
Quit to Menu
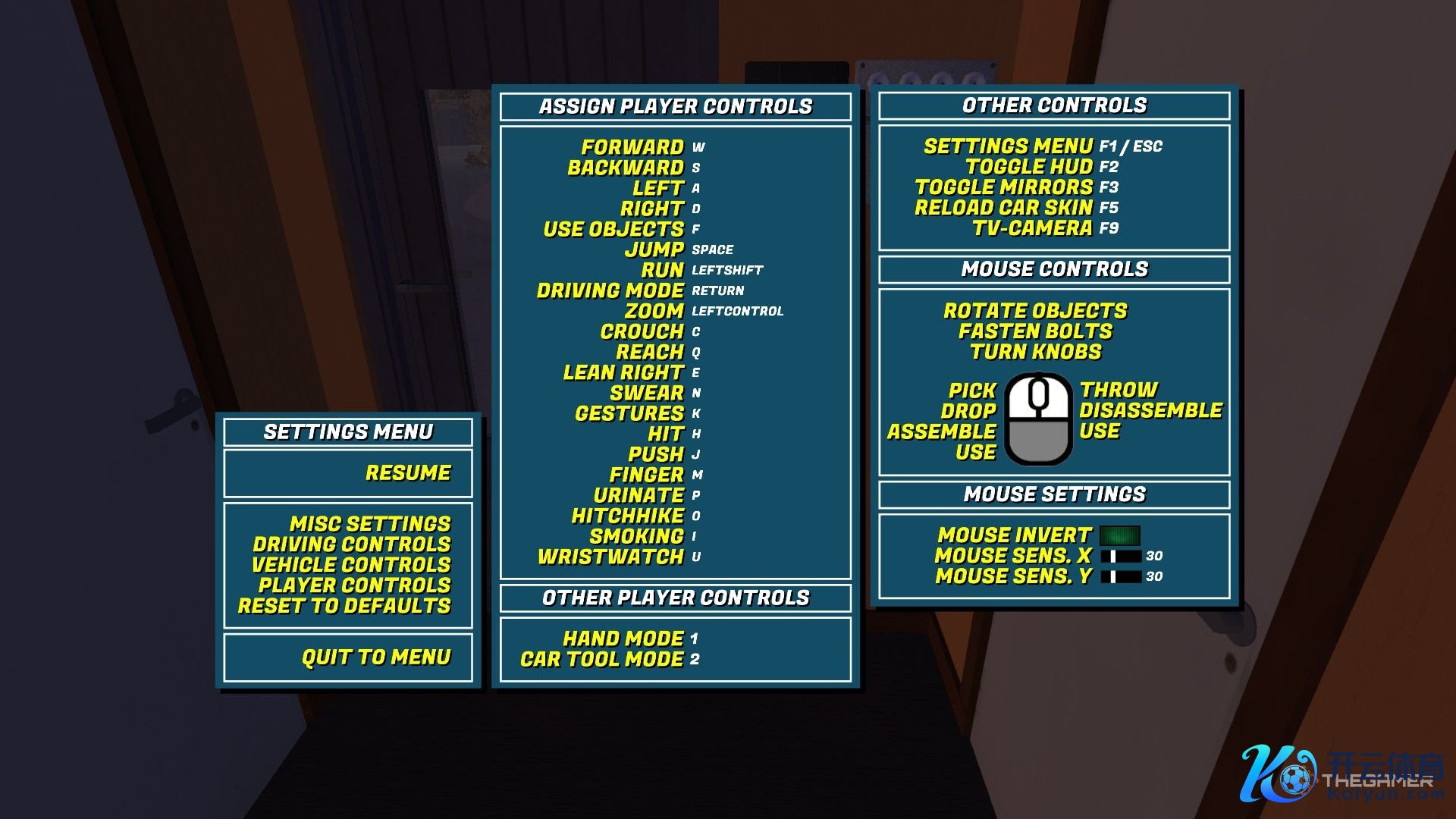(376, 657)
